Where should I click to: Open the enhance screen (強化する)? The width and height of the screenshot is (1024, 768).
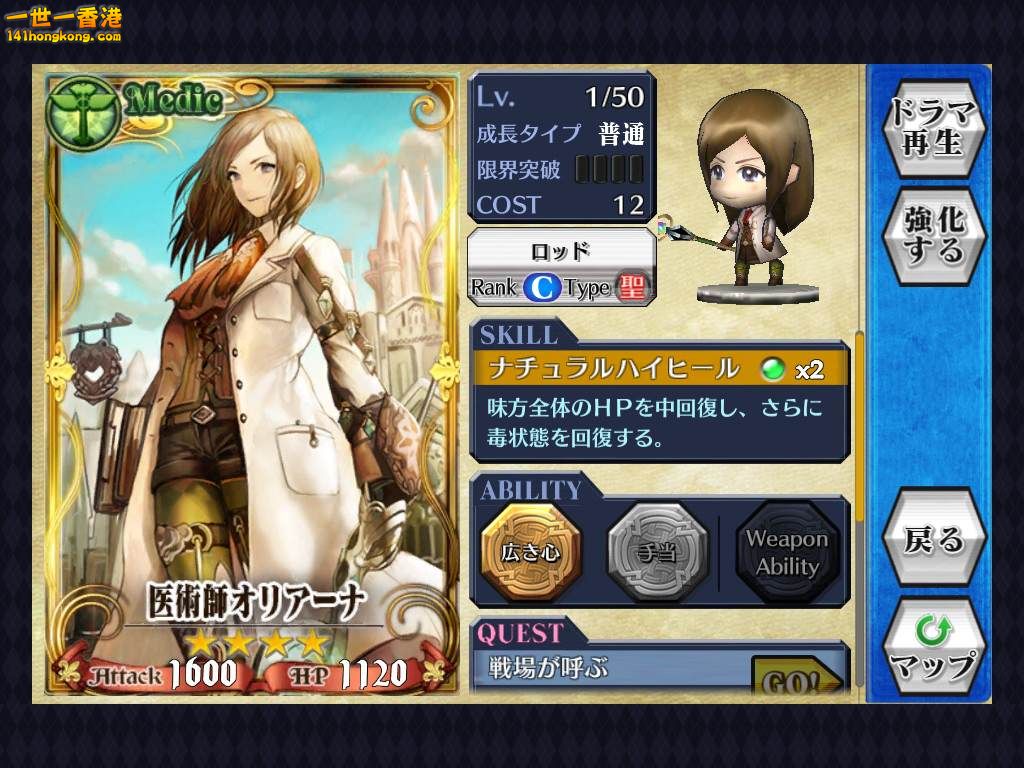pos(934,233)
